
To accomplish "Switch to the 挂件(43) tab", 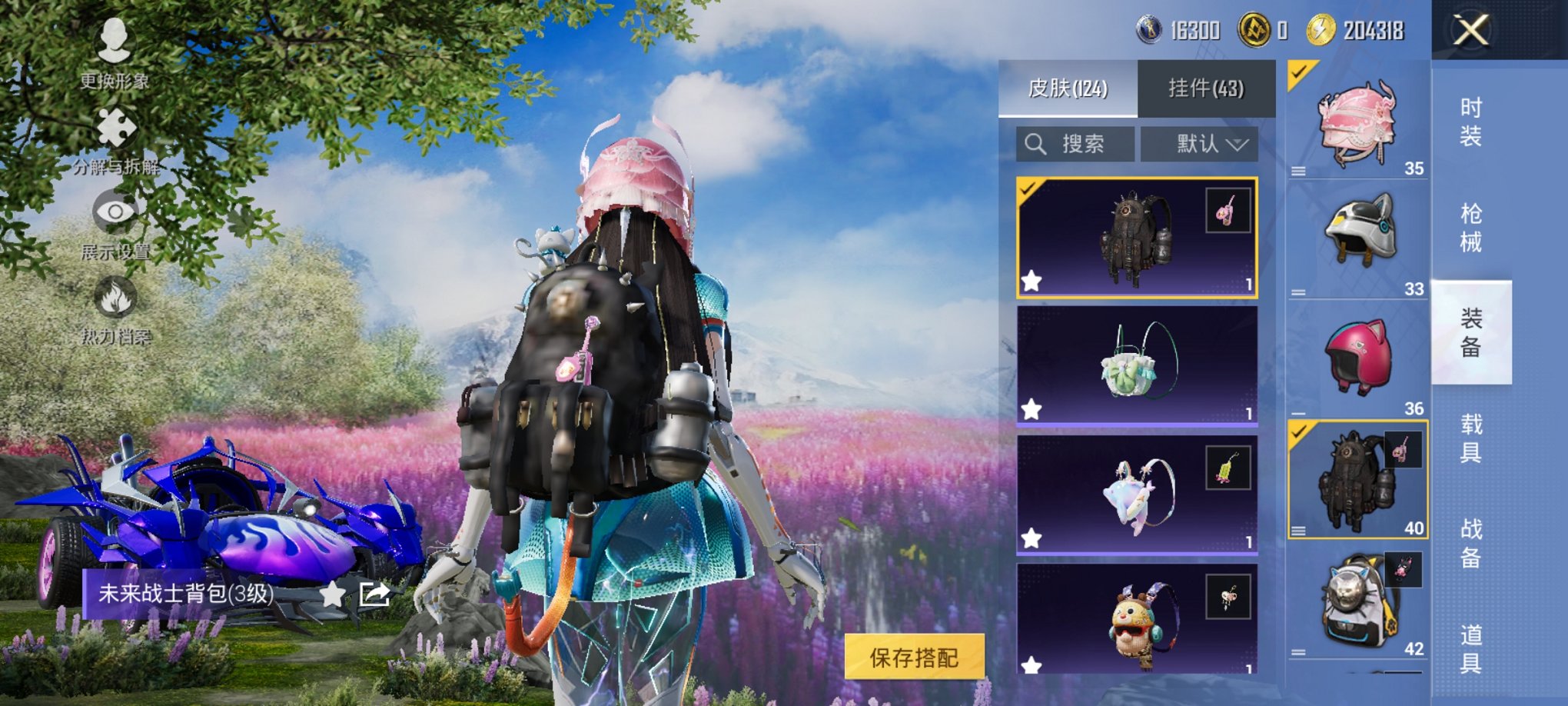I will 1207,87.
